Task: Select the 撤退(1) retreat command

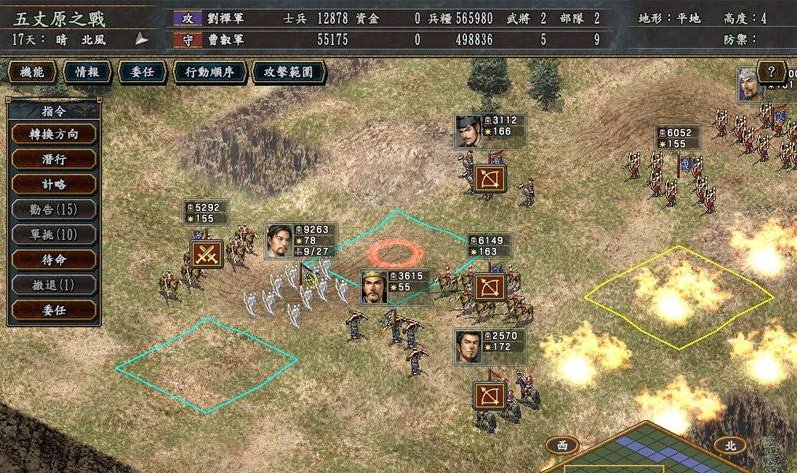Action: [x=54, y=285]
